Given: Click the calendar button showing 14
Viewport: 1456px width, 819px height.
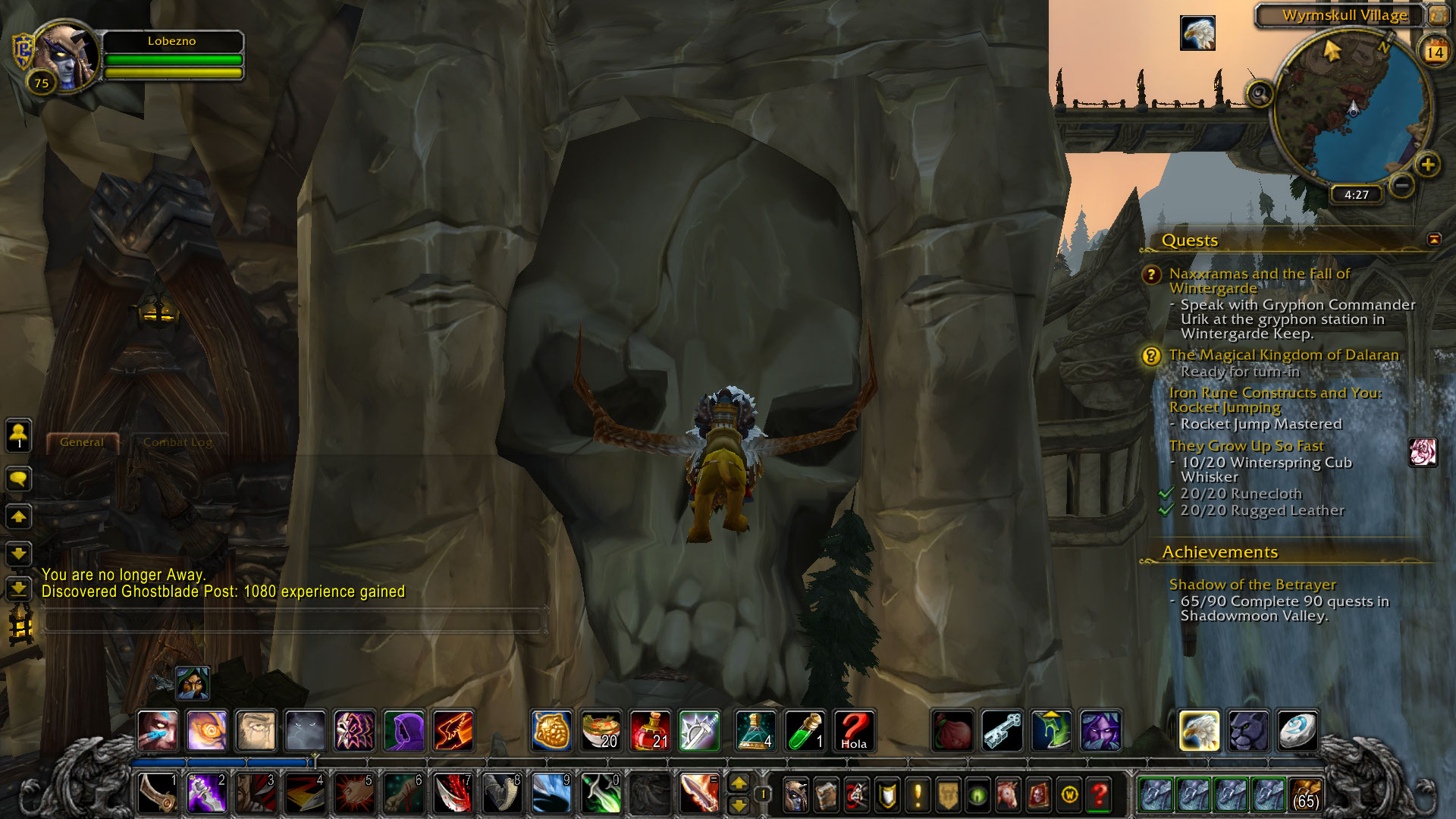Looking at the screenshot, I should [1434, 52].
